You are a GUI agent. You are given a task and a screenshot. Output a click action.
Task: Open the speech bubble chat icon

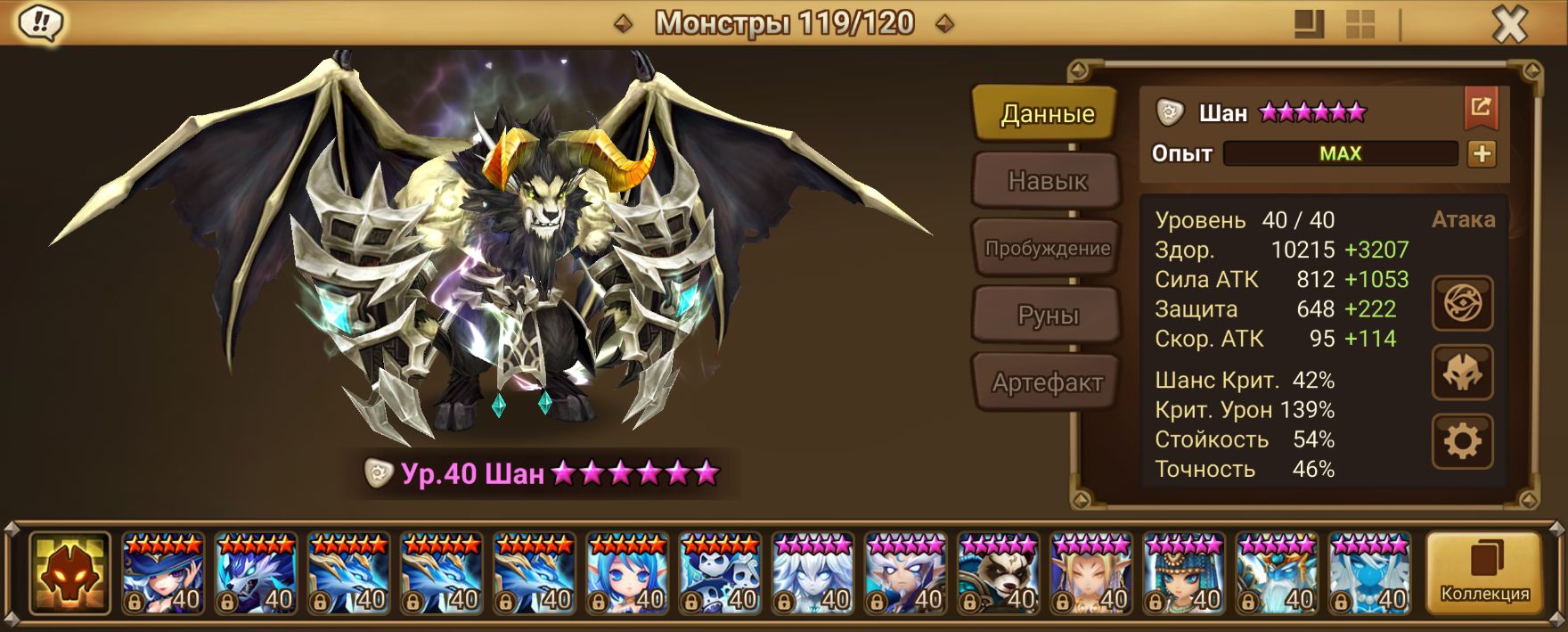pos(39,23)
